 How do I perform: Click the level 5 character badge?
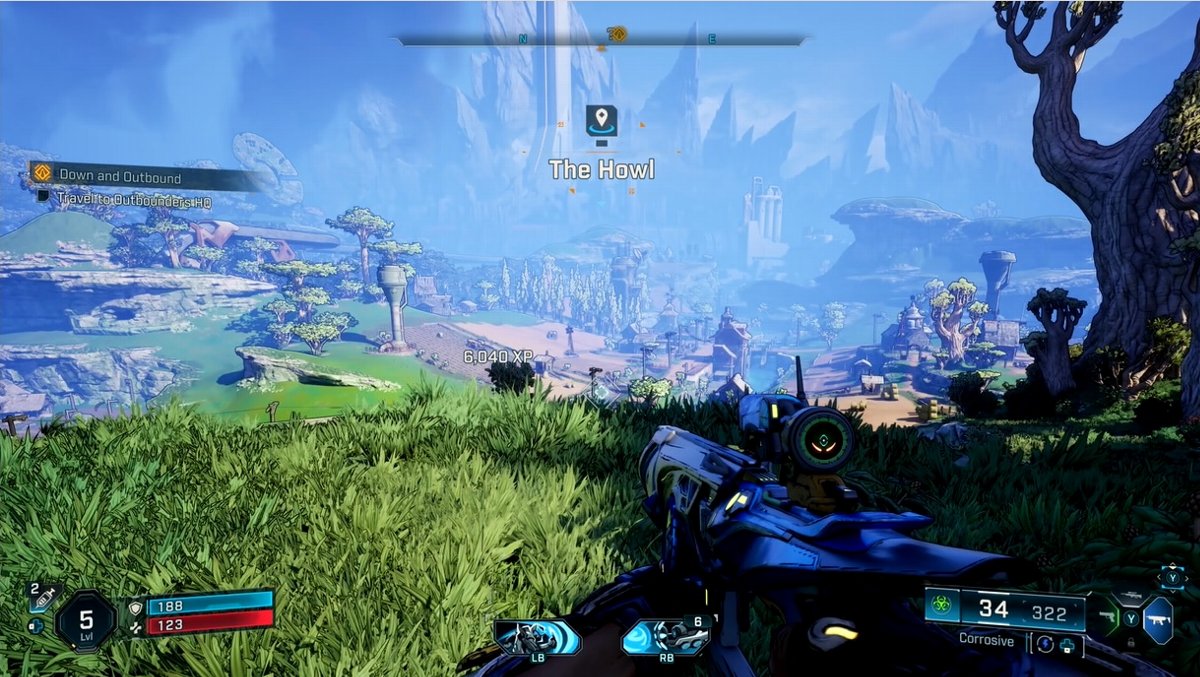tap(86, 620)
